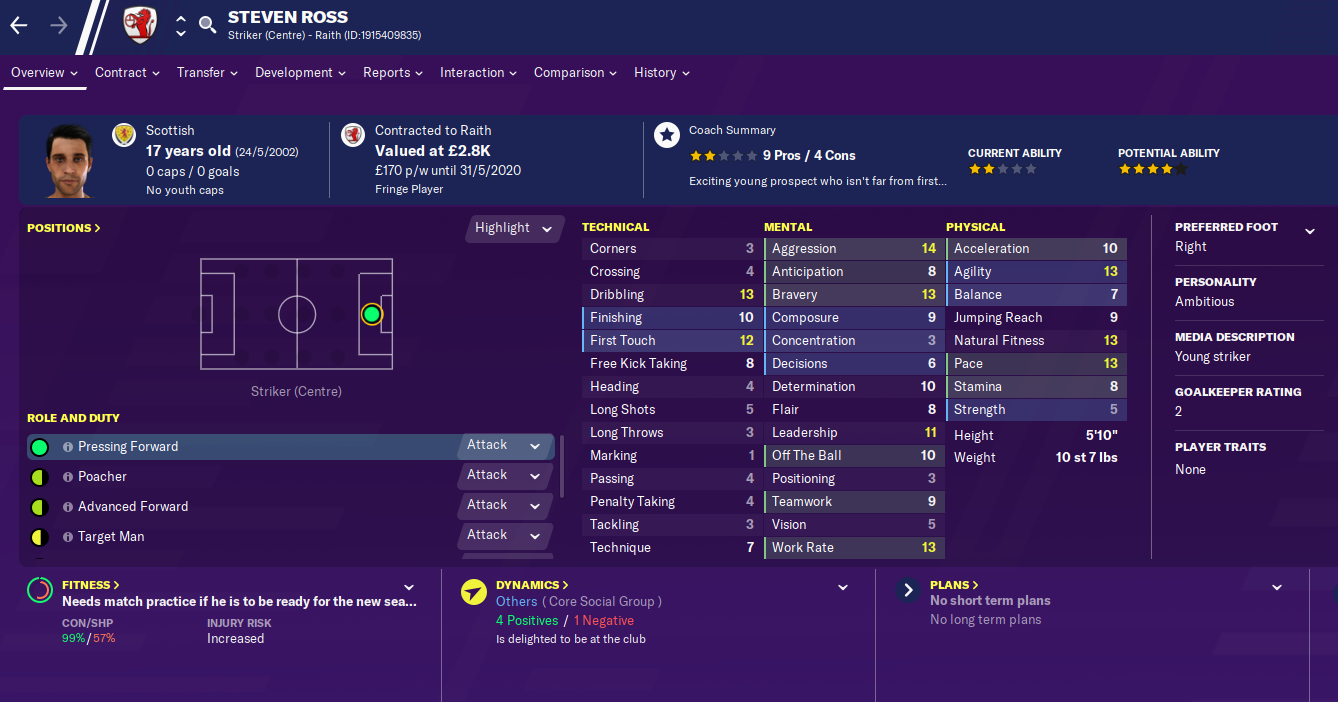Viewport: 1338px width, 702px height.
Task: Open the Transfer dropdown menu
Action: coord(207,72)
